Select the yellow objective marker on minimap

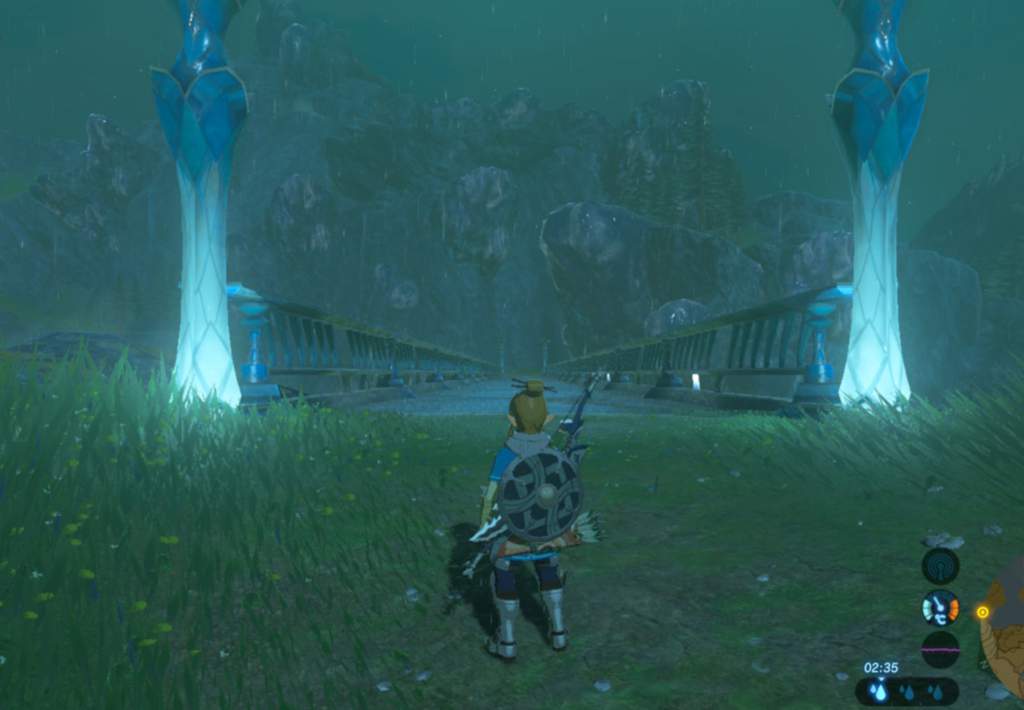982,612
